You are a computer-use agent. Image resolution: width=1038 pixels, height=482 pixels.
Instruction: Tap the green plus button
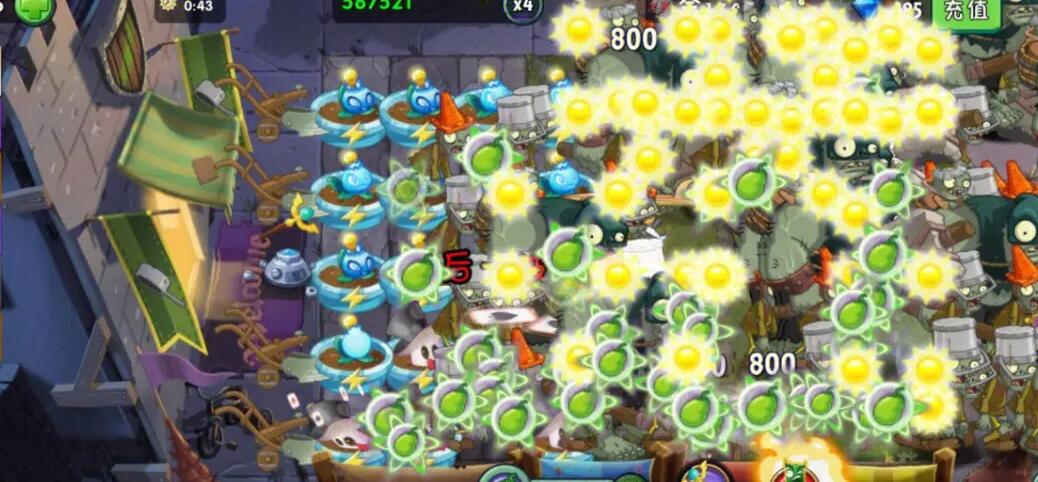tap(35, 8)
